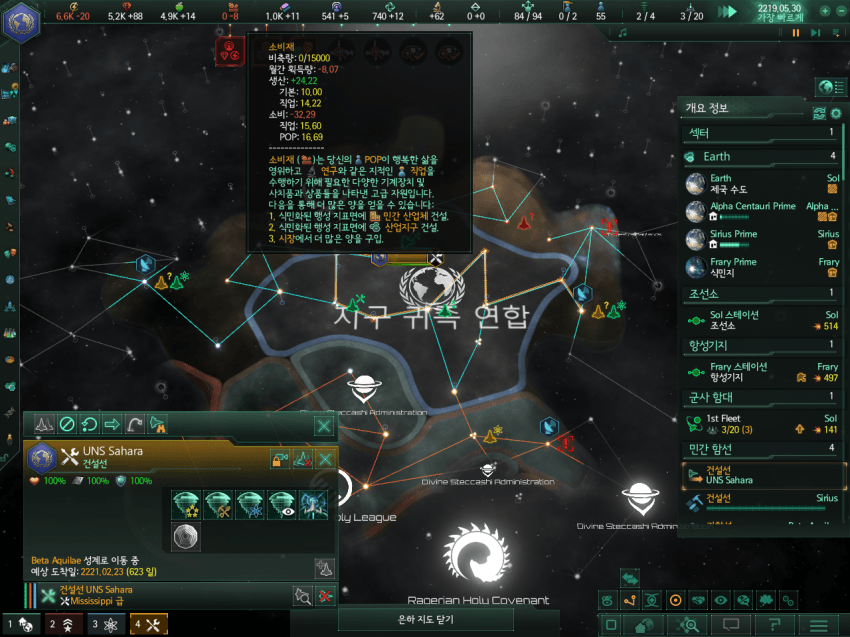Decrease game speed with the minus button
This screenshot has width=850, height=637.
[x=840, y=11]
